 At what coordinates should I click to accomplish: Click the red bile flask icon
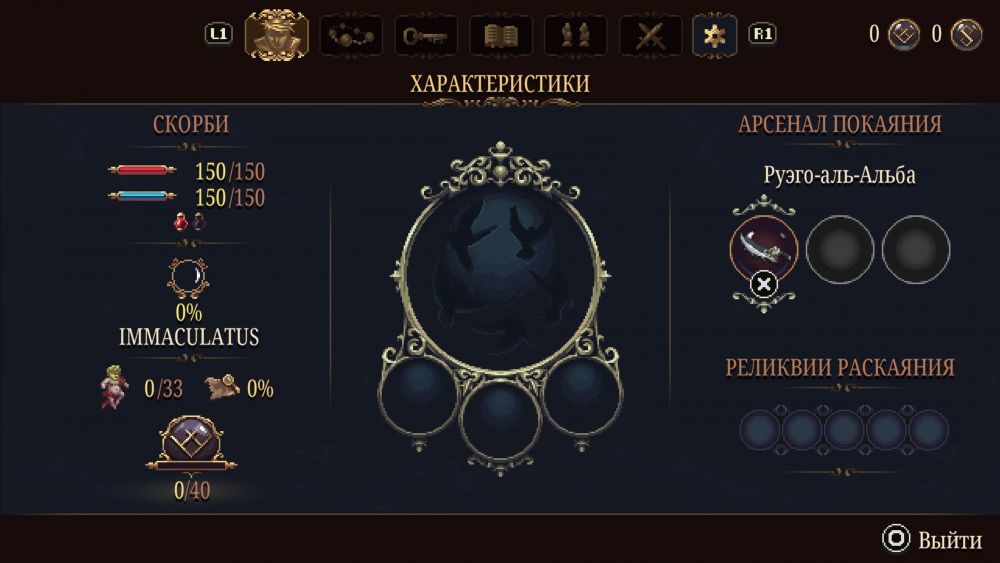coord(182,222)
